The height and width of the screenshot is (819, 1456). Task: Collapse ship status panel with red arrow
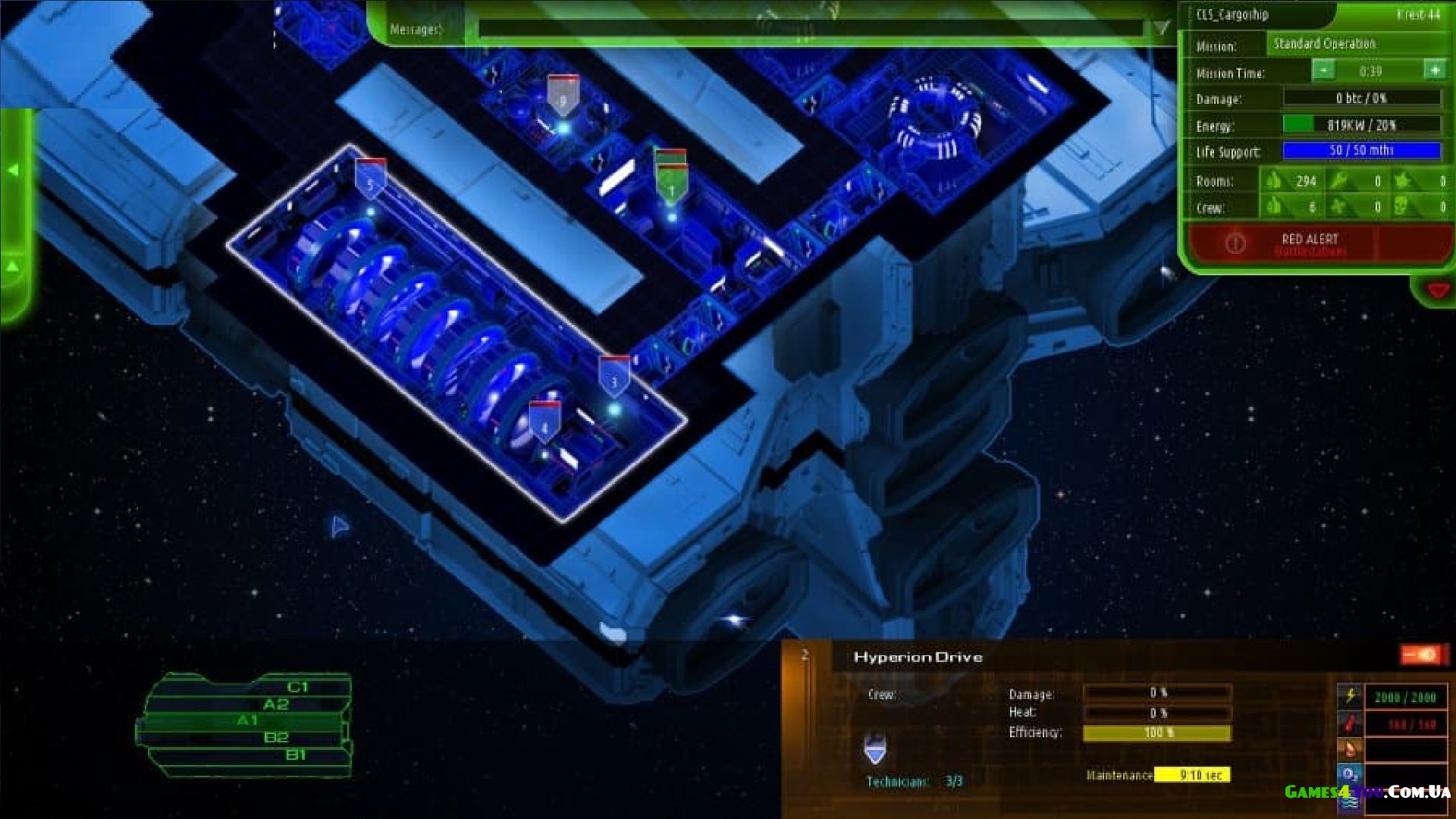pos(1438,290)
